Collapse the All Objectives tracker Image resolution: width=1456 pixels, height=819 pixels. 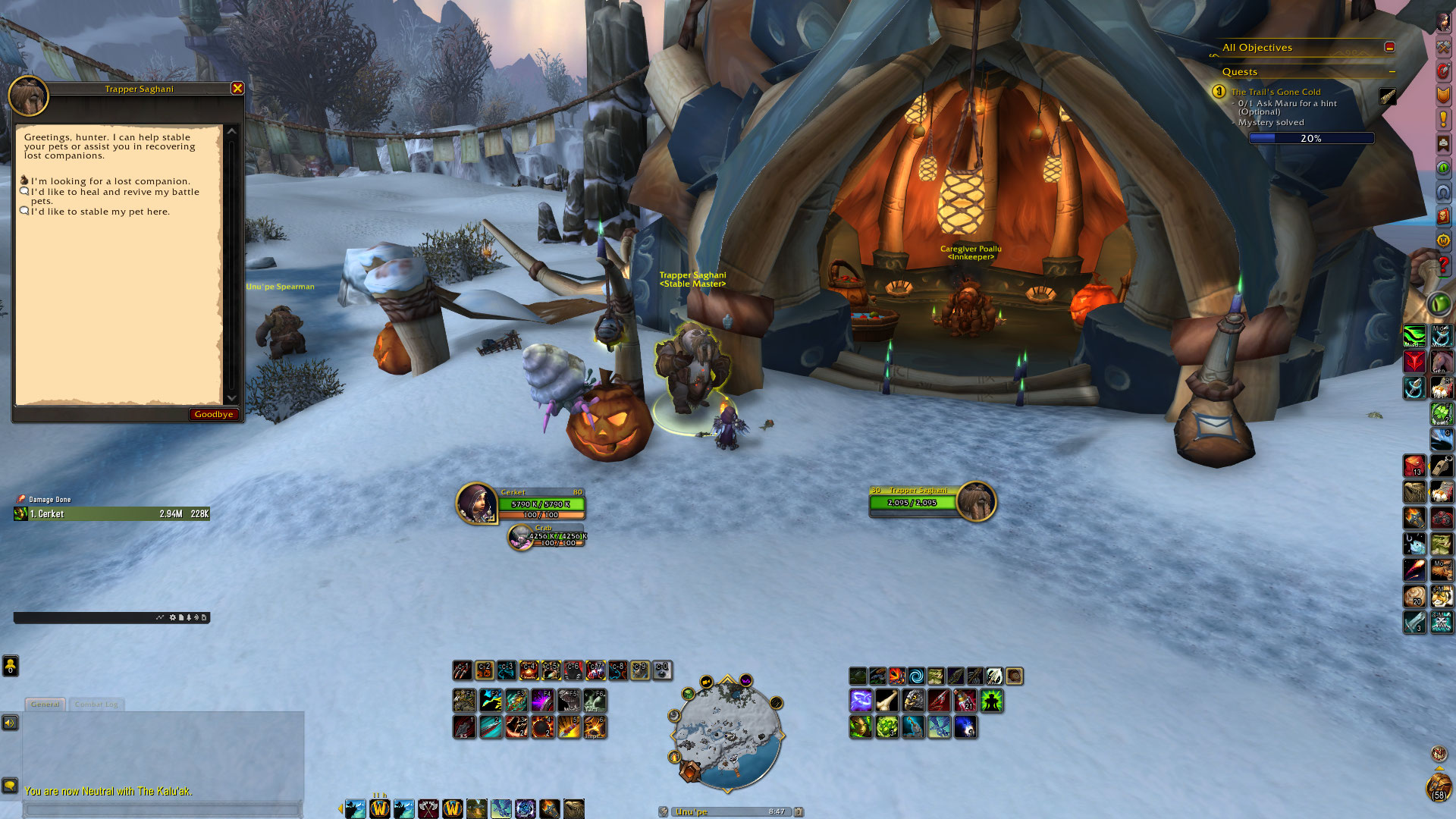[x=1389, y=47]
